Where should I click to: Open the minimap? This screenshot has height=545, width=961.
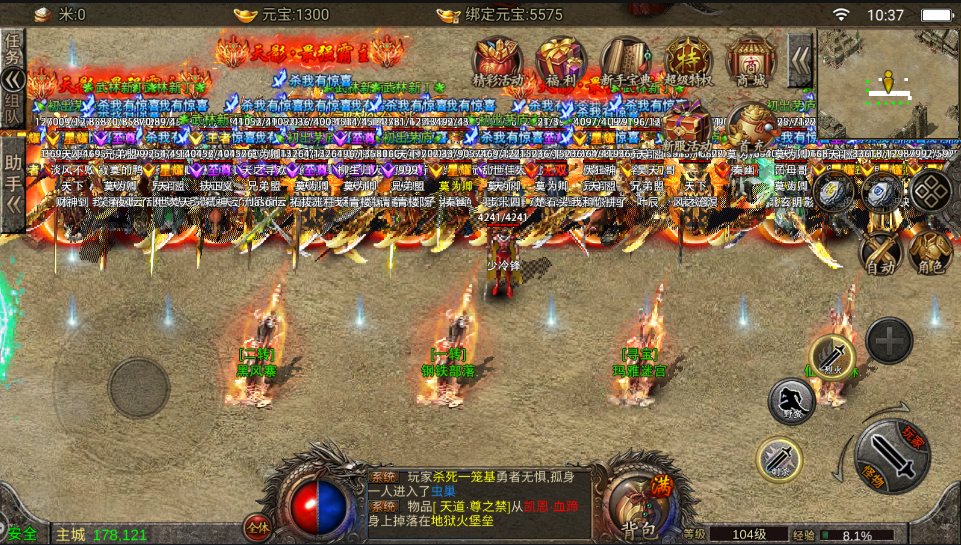click(887, 84)
